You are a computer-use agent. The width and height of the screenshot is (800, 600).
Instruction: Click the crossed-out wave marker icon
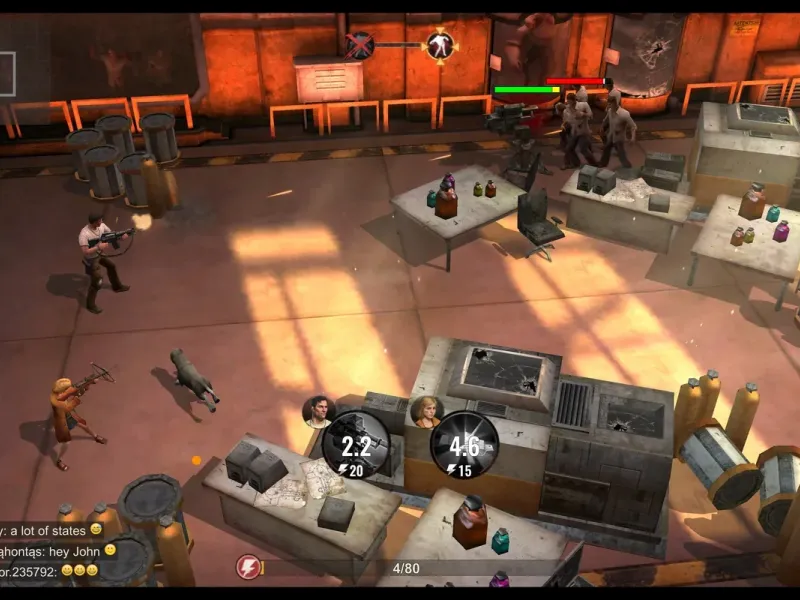[x=359, y=45]
